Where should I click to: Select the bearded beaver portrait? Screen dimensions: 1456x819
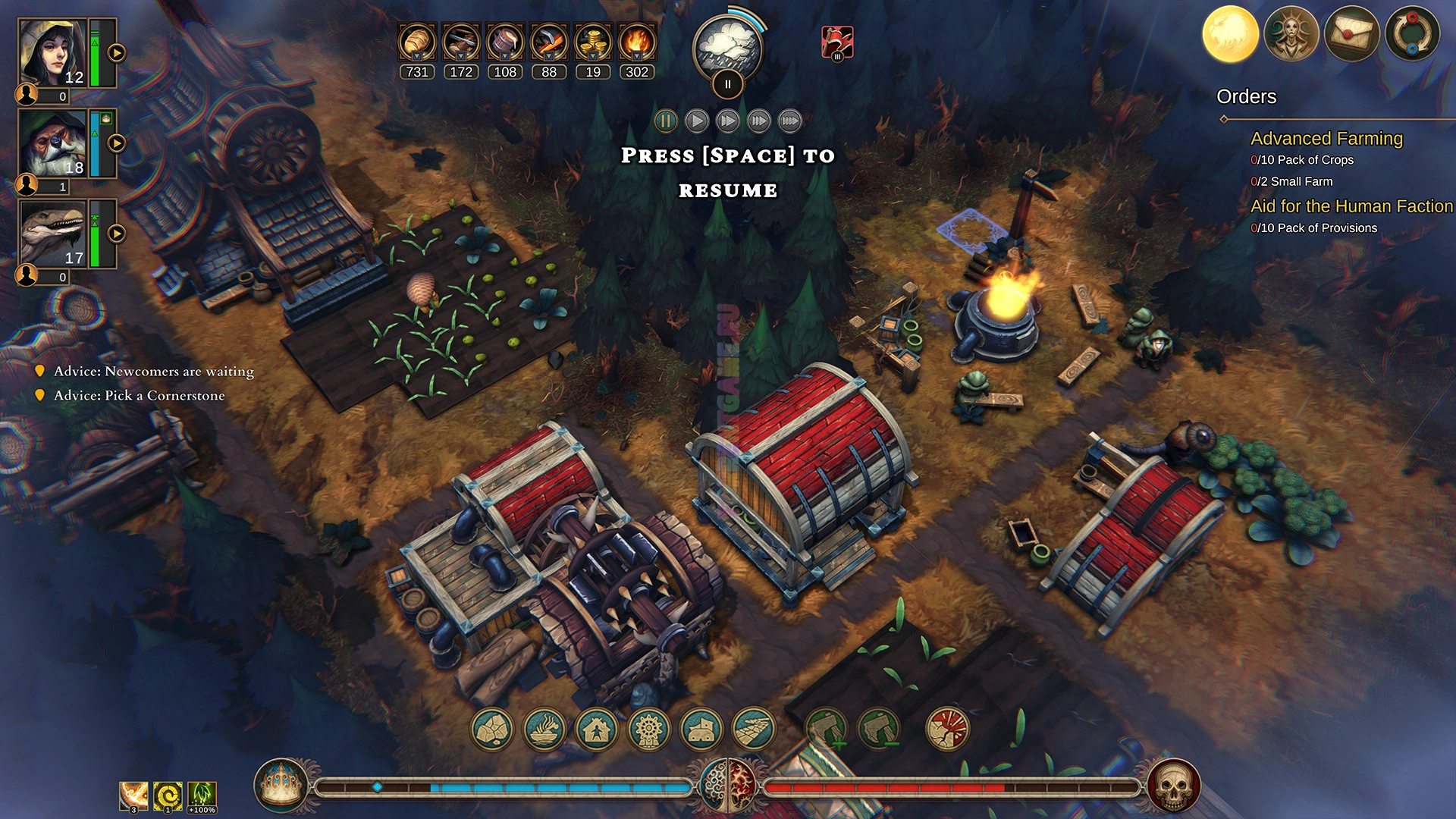tap(53, 143)
